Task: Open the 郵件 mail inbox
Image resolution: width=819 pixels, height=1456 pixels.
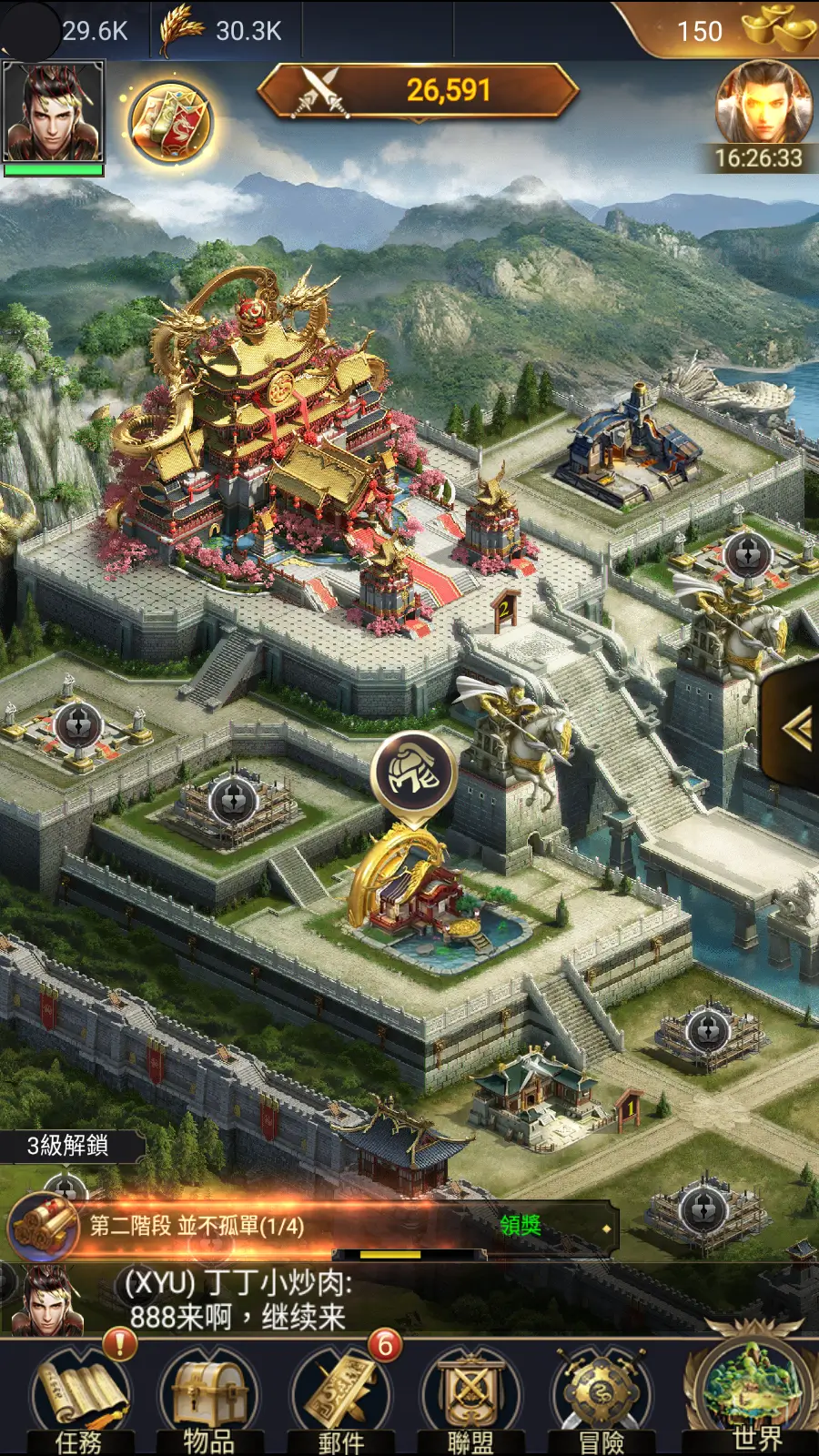Action: pyautogui.click(x=342, y=1397)
